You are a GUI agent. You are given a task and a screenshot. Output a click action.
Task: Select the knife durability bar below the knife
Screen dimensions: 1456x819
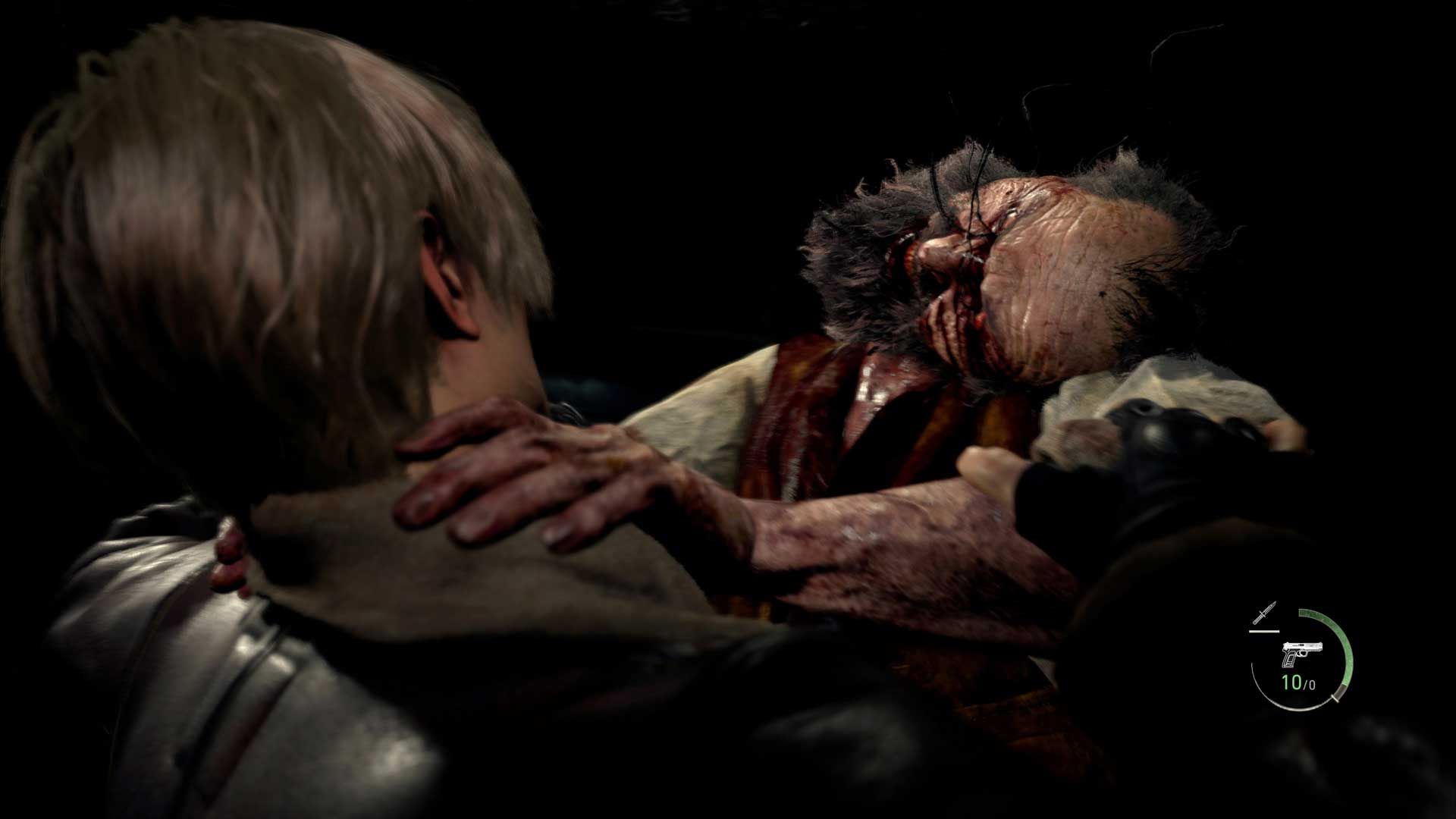coord(1265,631)
